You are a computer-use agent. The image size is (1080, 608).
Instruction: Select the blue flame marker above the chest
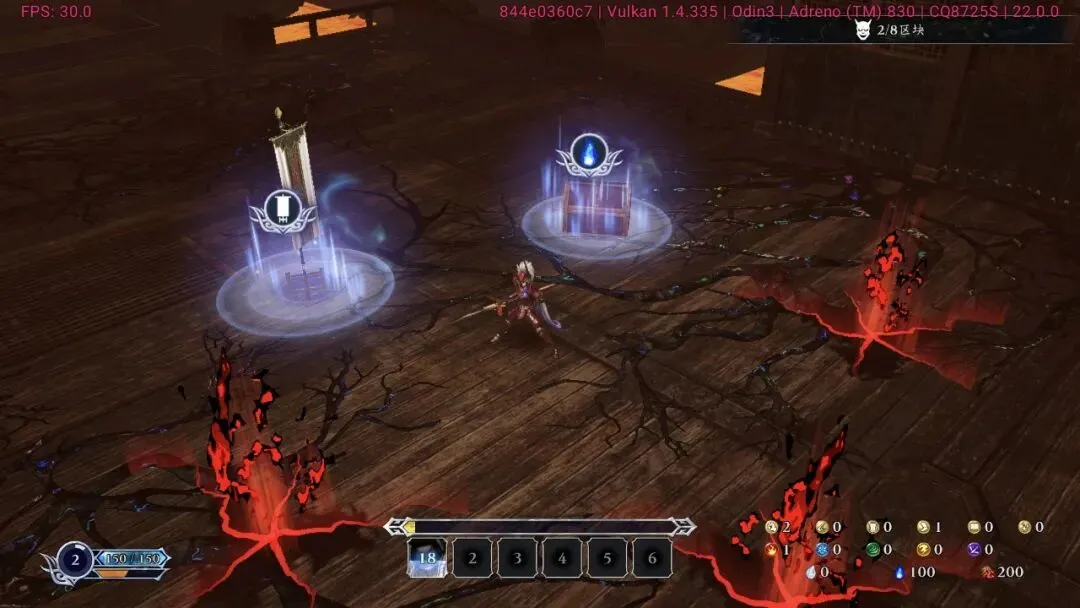tap(590, 154)
